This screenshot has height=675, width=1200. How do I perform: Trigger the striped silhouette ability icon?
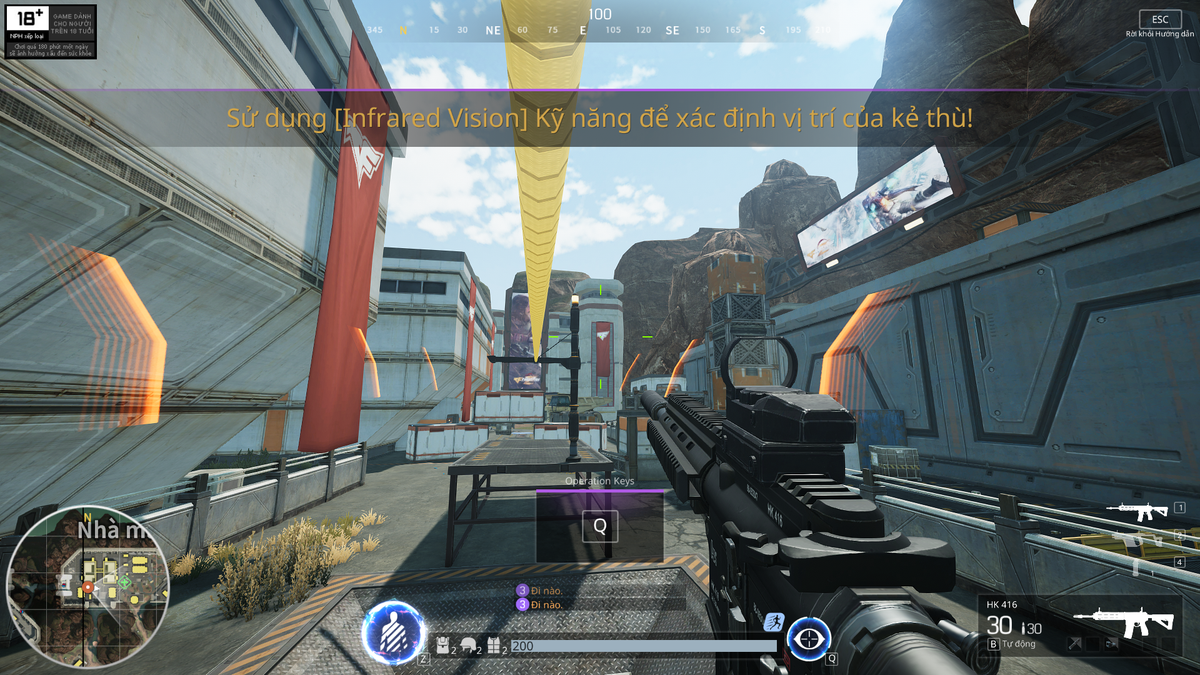click(x=394, y=633)
